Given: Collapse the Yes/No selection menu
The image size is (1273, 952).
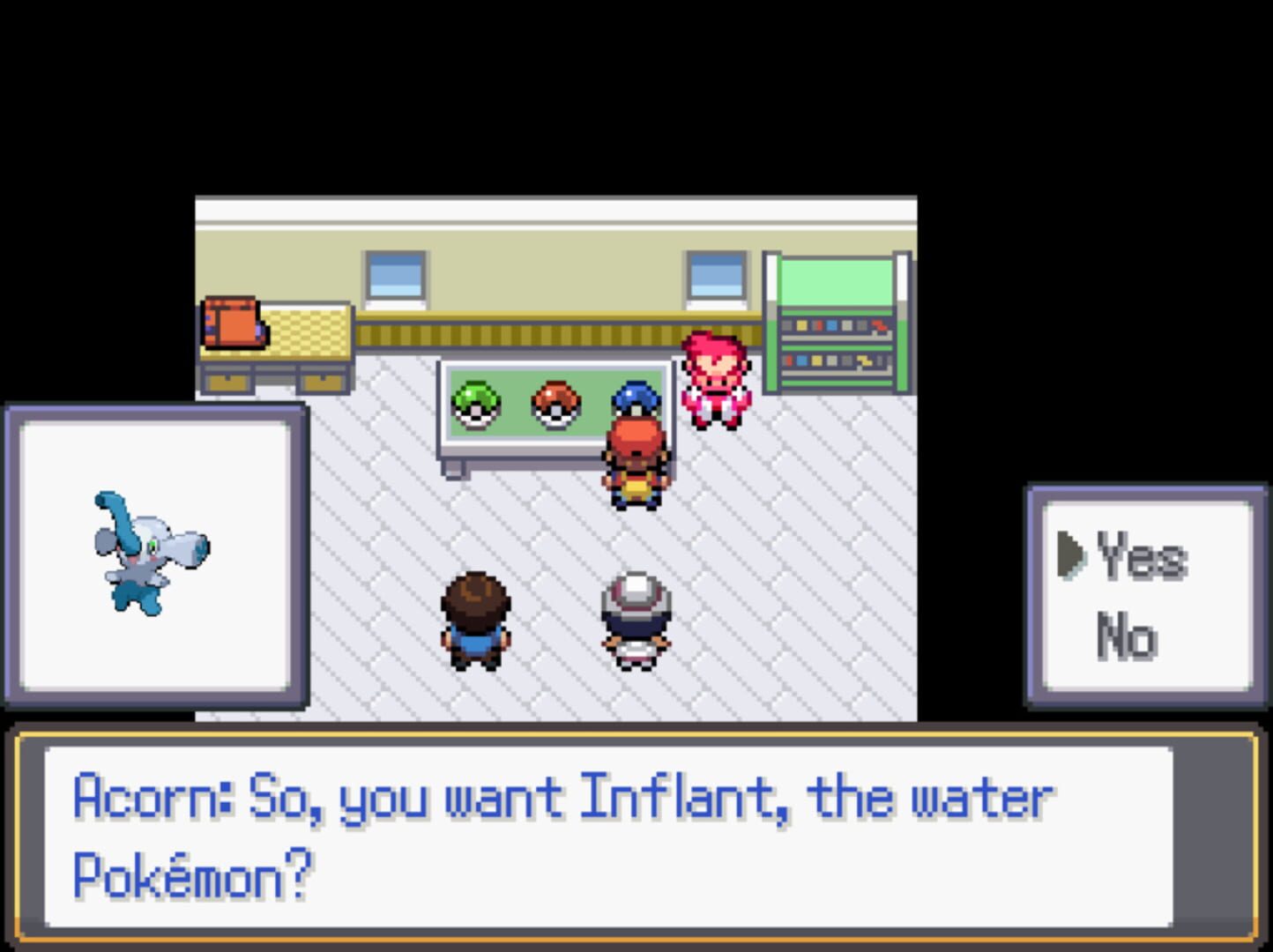Looking at the screenshot, I should (1146, 595).
